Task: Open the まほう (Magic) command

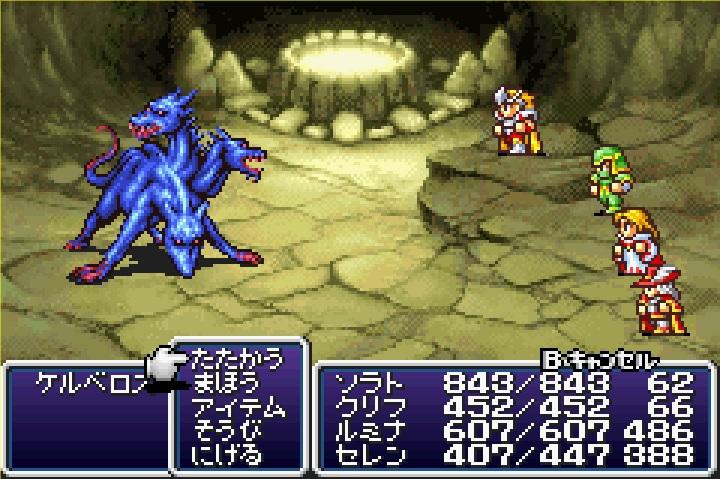Action: pyautogui.click(x=224, y=383)
